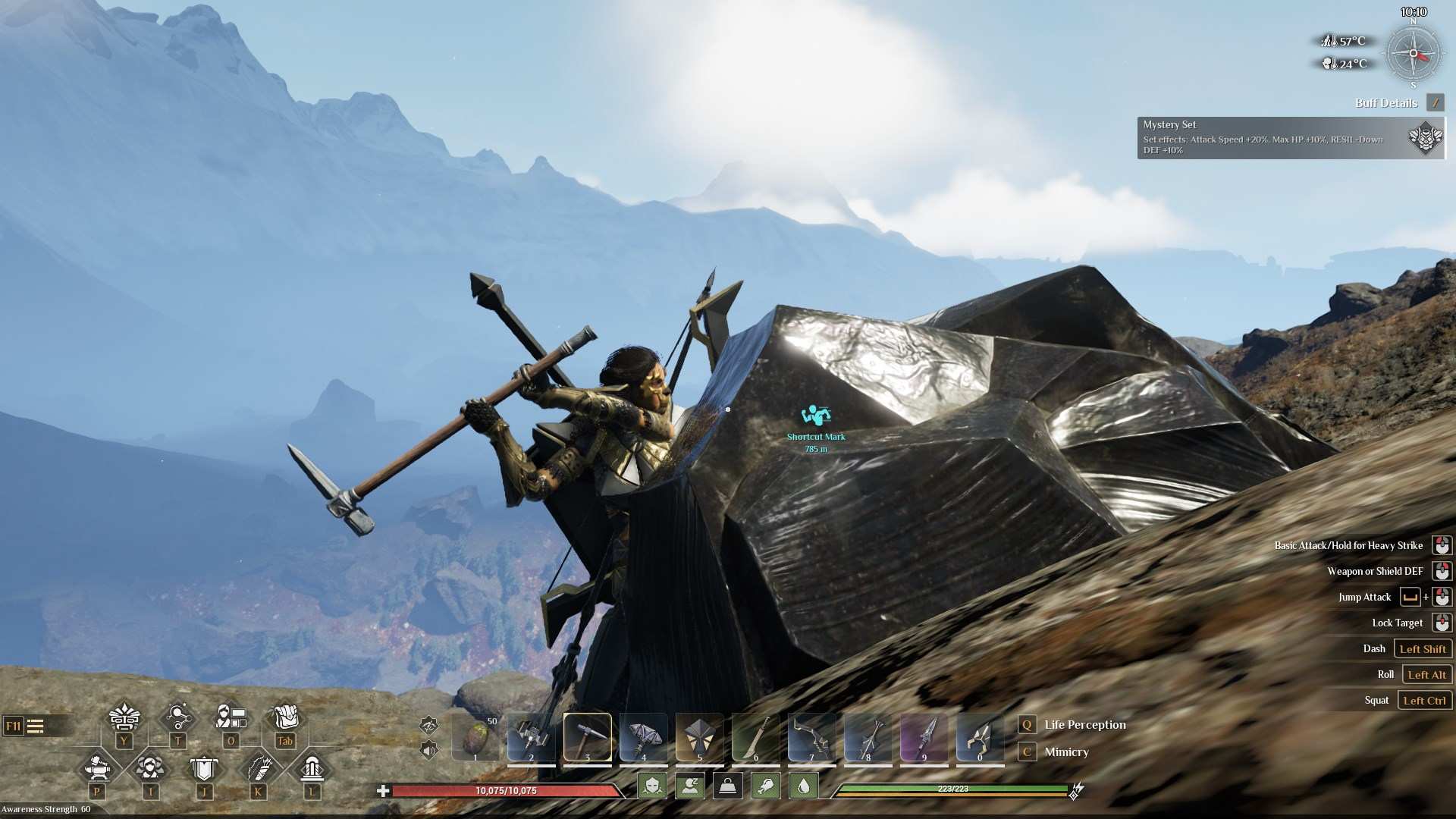Equip the pickaxe in hotbar slot 3
Viewport: 1456px width, 819px height.
[587, 736]
